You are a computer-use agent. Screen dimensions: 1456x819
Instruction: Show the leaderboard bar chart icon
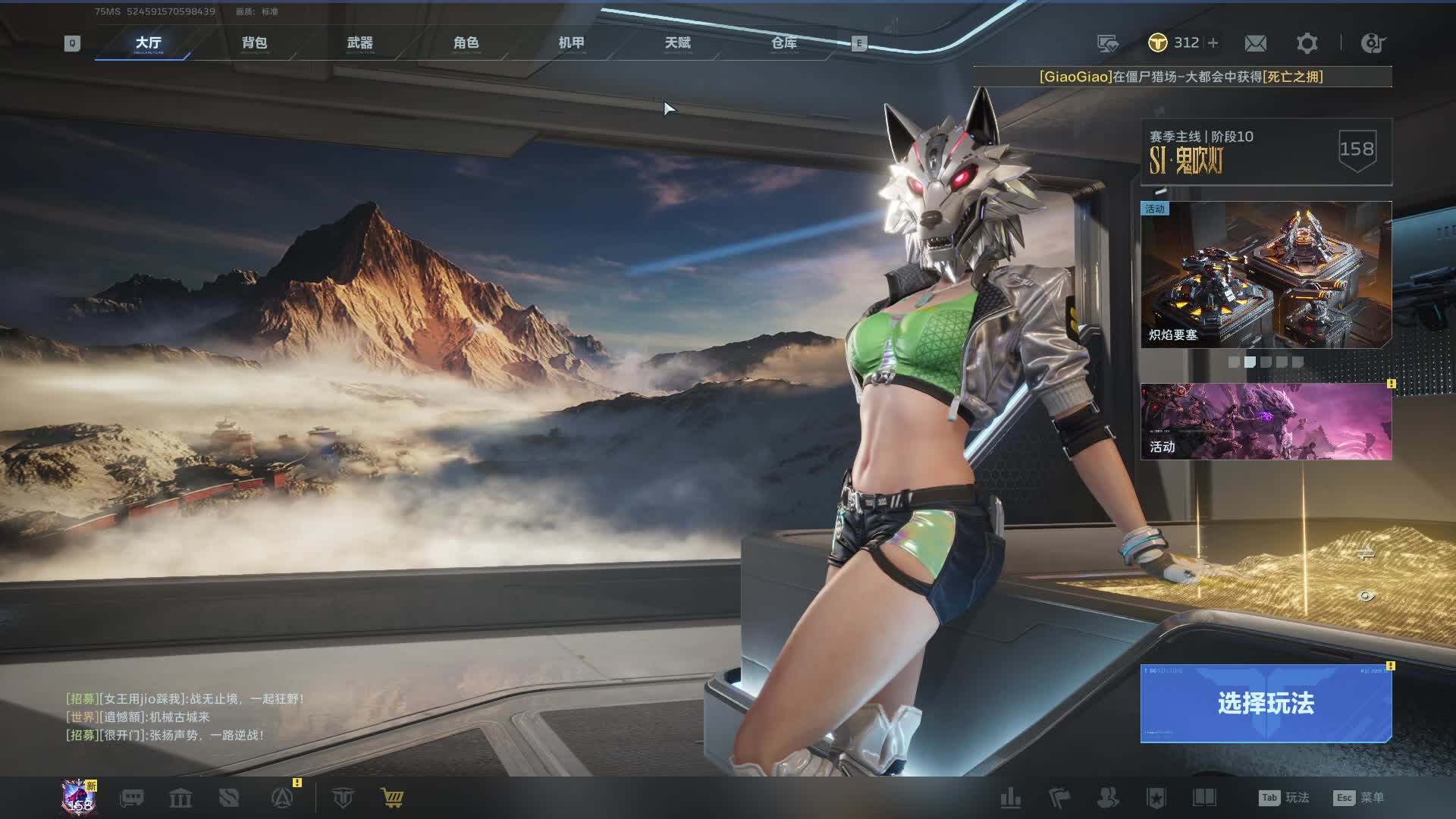point(1011,798)
